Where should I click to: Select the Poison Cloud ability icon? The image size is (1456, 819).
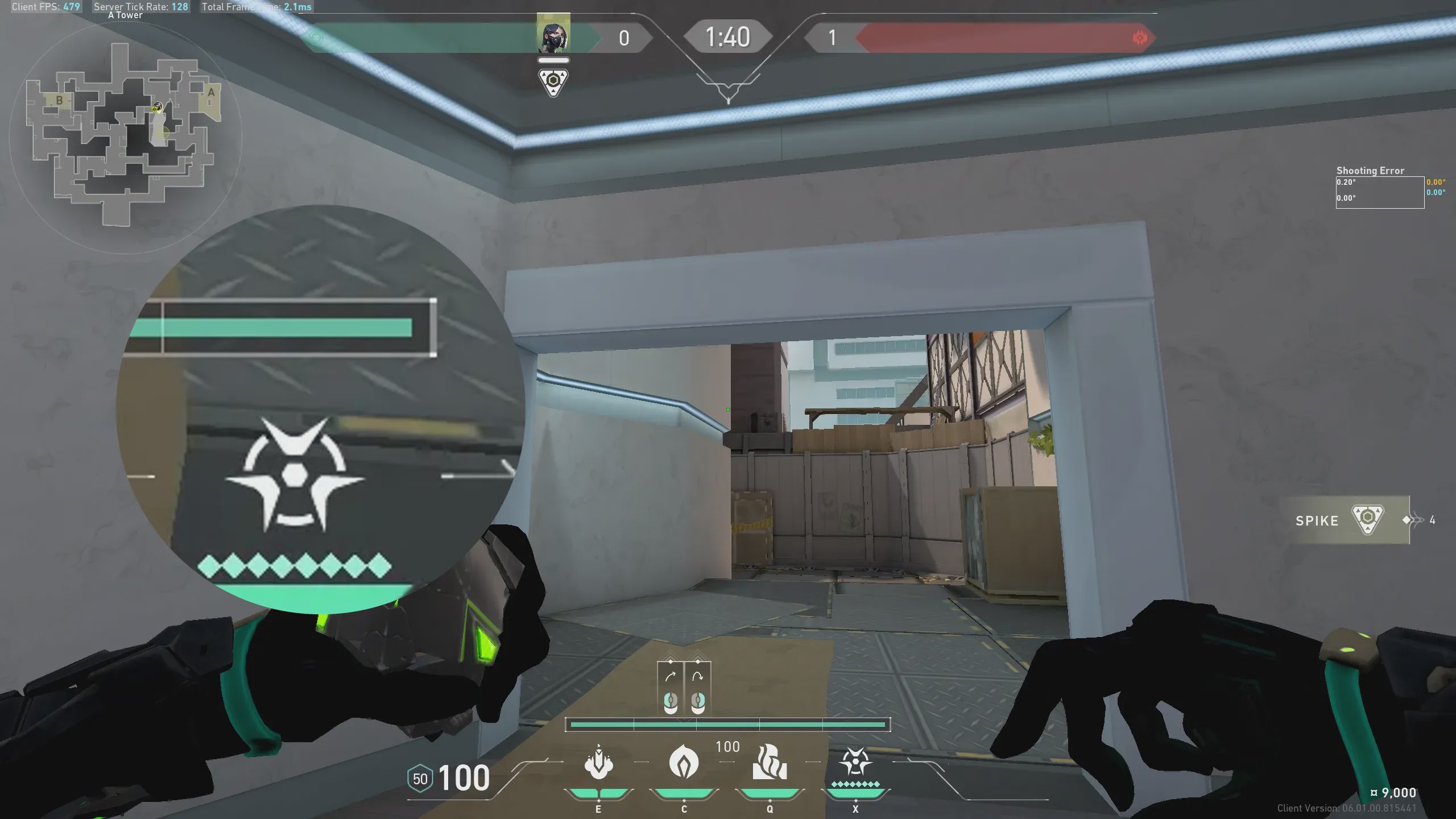(x=770, y=762)
